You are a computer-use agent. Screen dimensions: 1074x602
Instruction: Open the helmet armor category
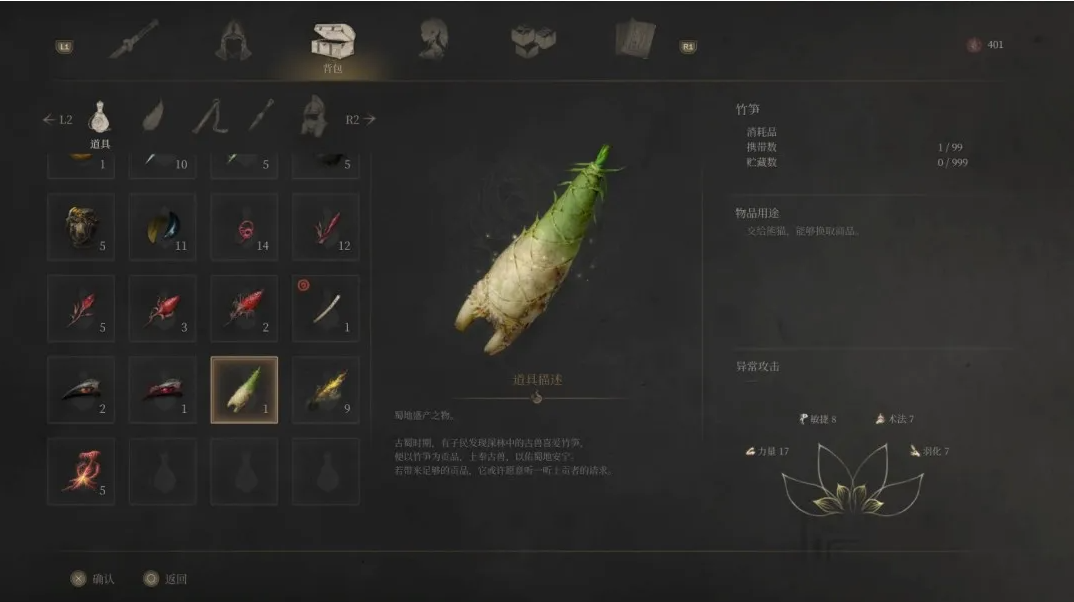click(313, 118)
